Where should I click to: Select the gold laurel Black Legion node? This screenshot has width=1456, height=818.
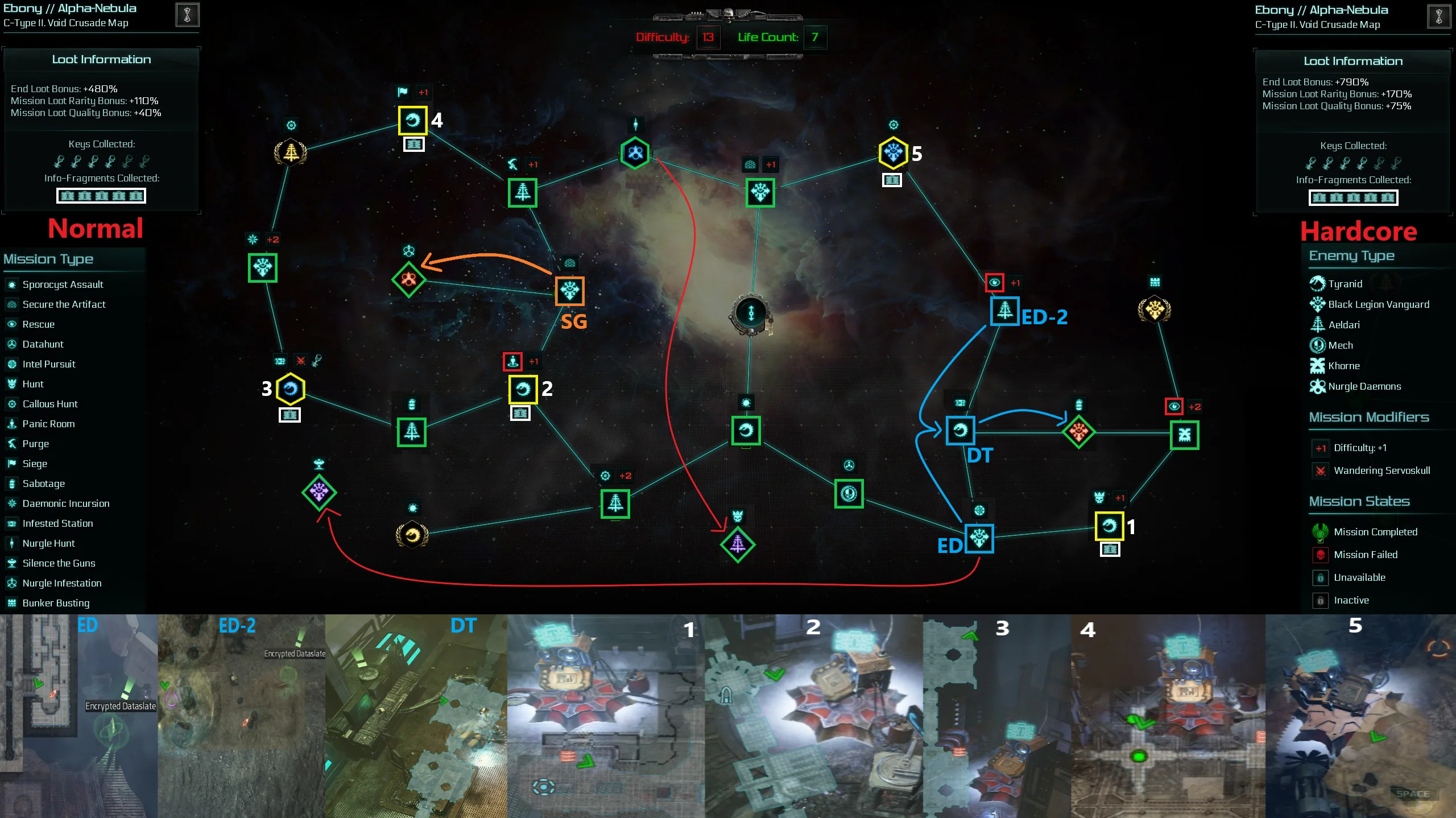point(1154,310)
